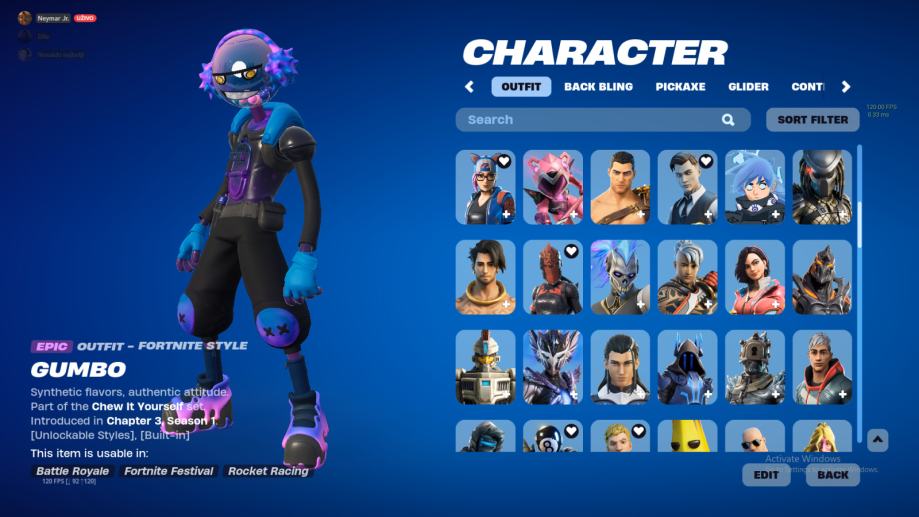Viewport: 919px width, 517px height.
Task: Choose the blue-haired anime character outfit
Action: tap(755, 187)
